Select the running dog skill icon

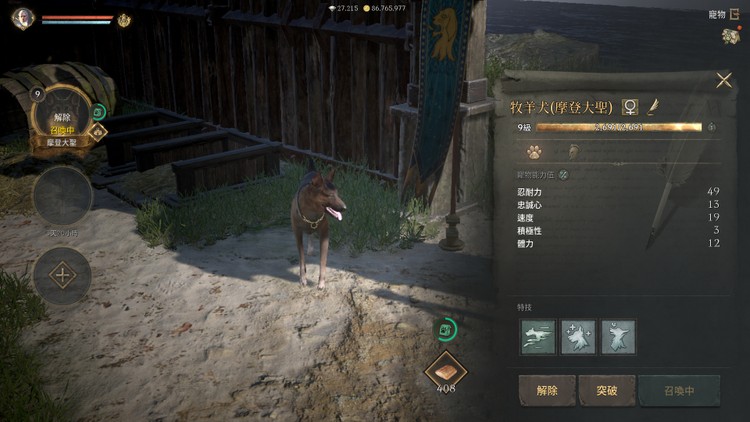click(x=538, y=336)
